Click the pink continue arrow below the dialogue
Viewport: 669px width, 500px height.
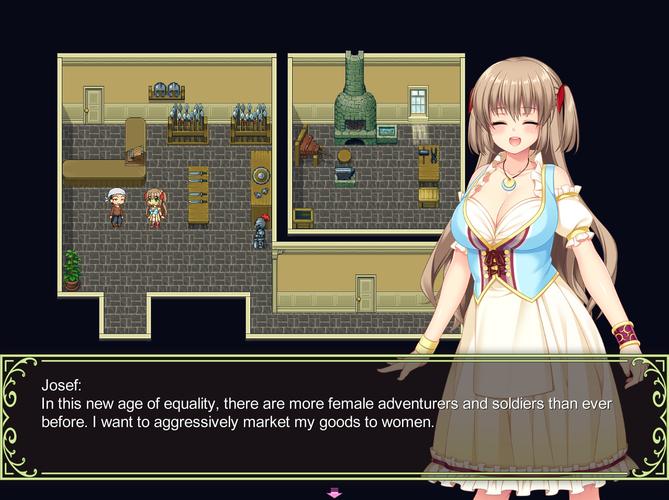point(334,492)
